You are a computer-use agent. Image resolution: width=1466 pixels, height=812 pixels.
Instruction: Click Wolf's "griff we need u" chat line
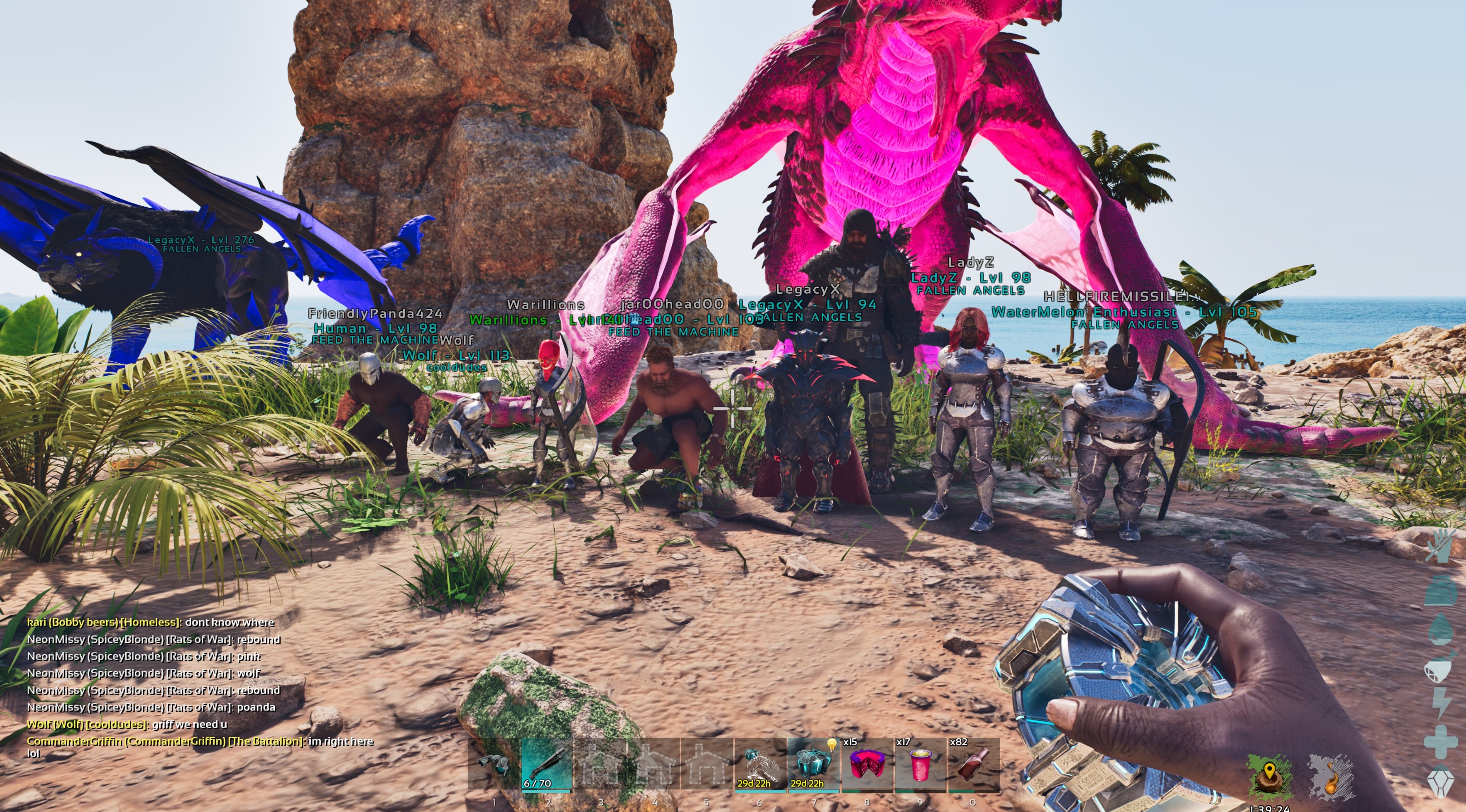127,724
